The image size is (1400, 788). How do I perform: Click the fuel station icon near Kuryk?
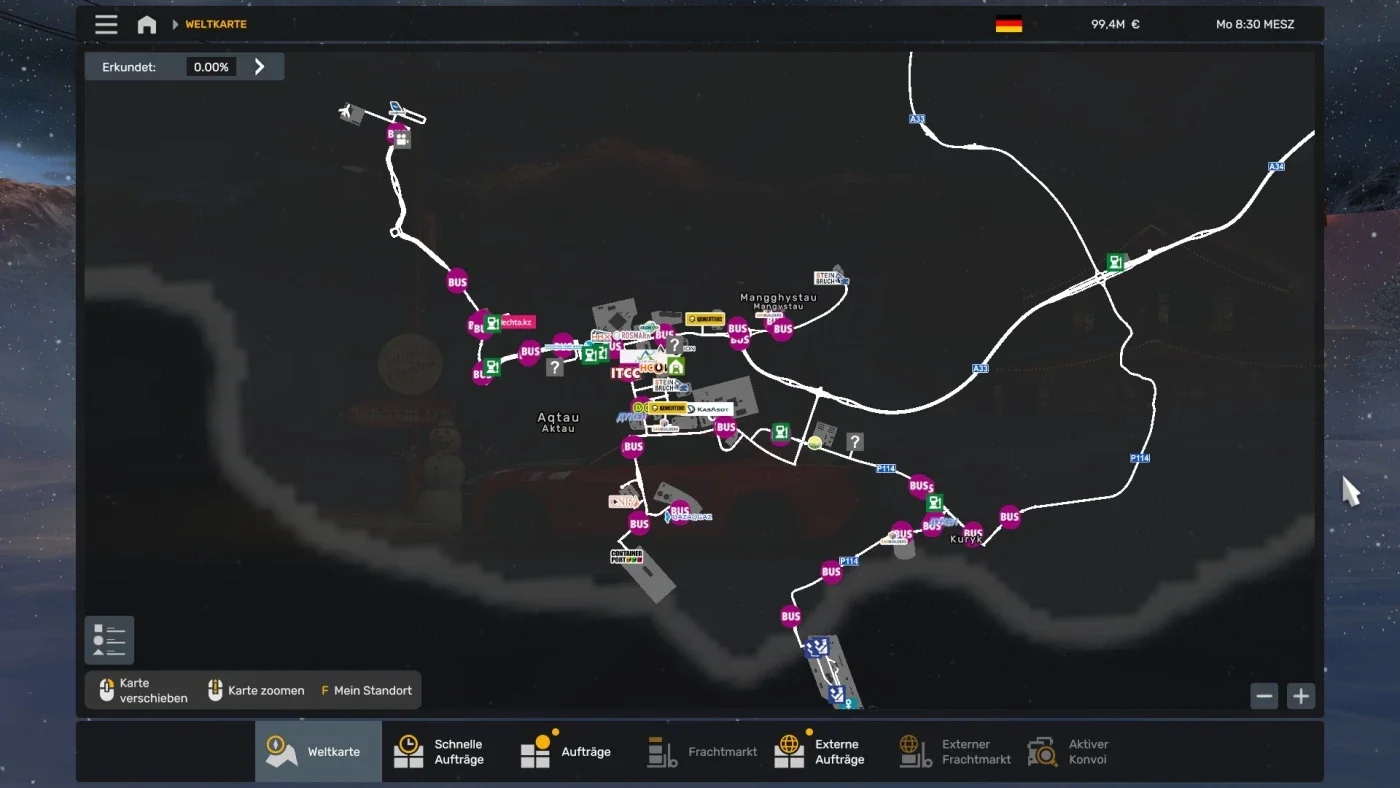[936, 503]
